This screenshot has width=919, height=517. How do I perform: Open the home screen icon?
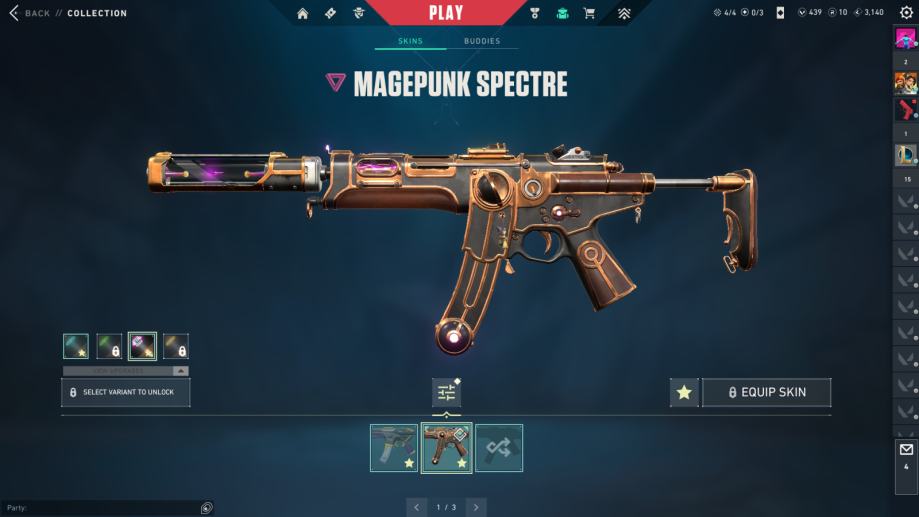pyautogui.click(x=303, y=13)
